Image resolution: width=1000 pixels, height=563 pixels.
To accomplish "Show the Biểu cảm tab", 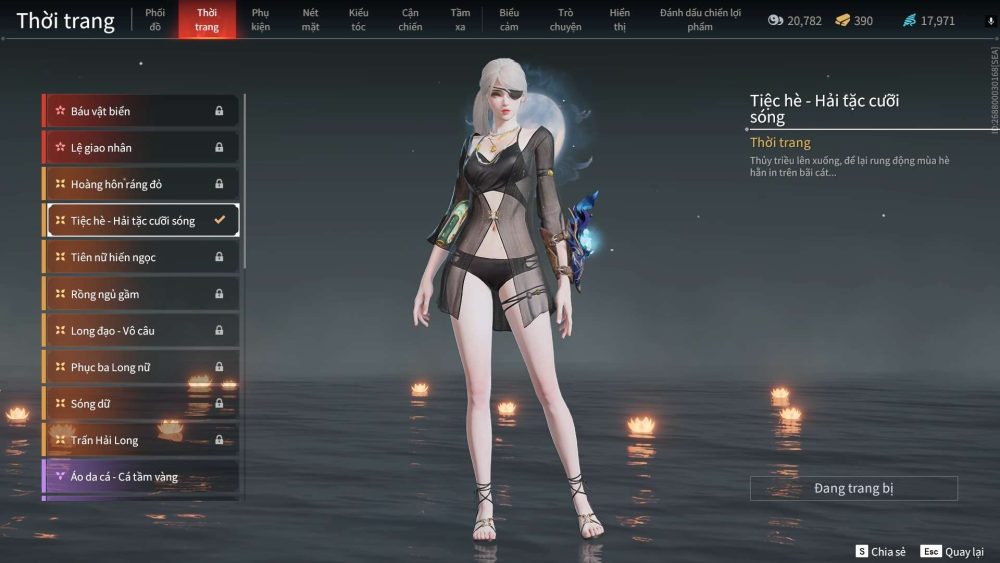I will tap(509, 19).
